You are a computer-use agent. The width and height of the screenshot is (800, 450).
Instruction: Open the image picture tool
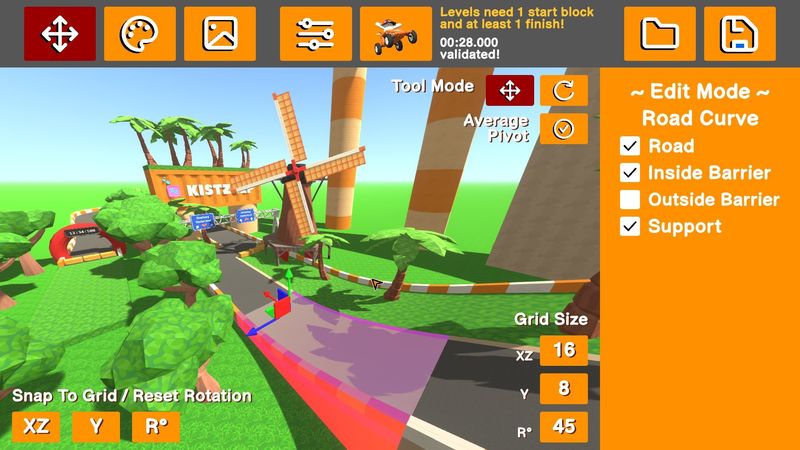tap(220, 34)
